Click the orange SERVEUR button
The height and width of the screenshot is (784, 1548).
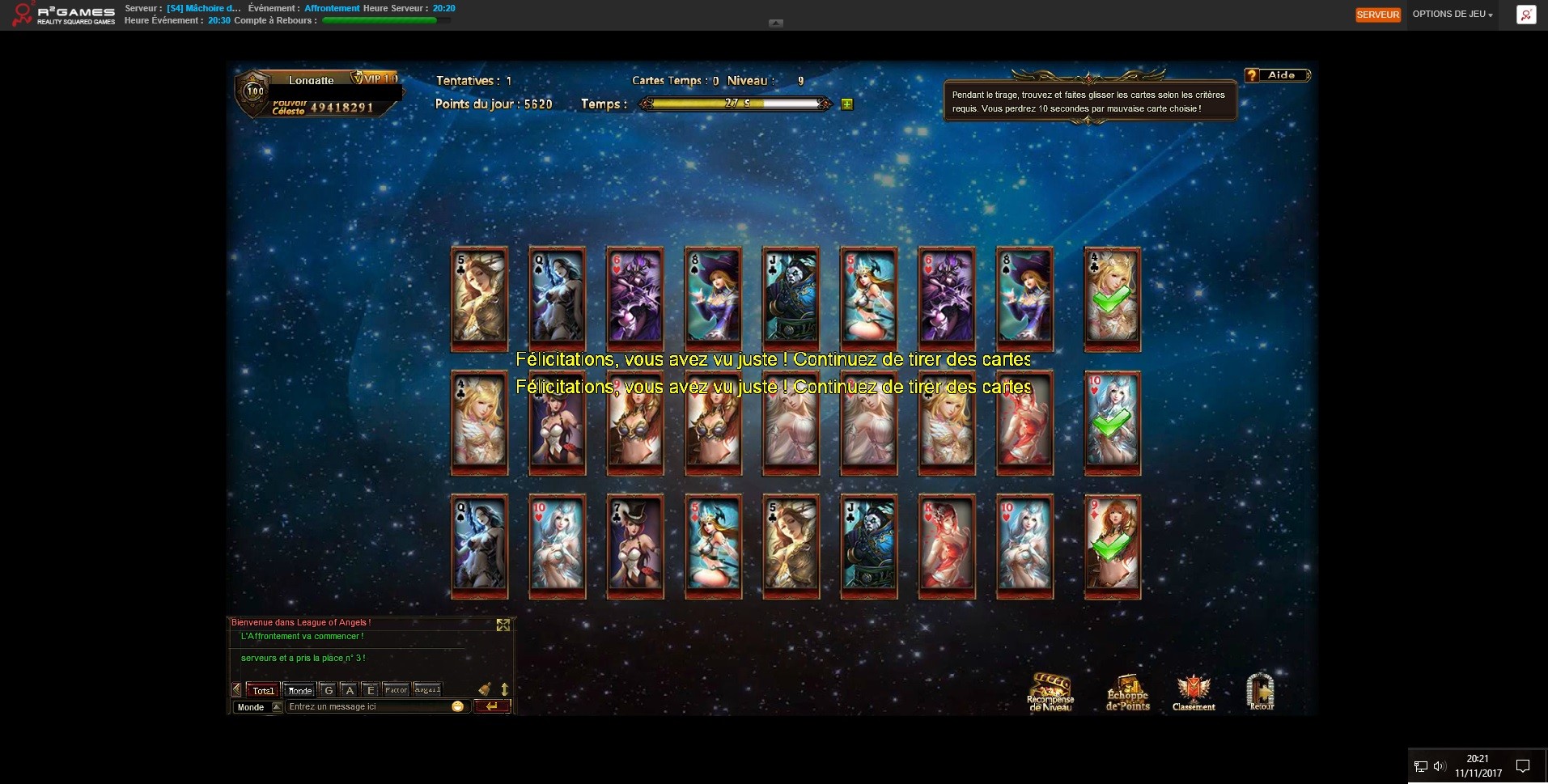pyautogui.click(x=1377, y=15)
